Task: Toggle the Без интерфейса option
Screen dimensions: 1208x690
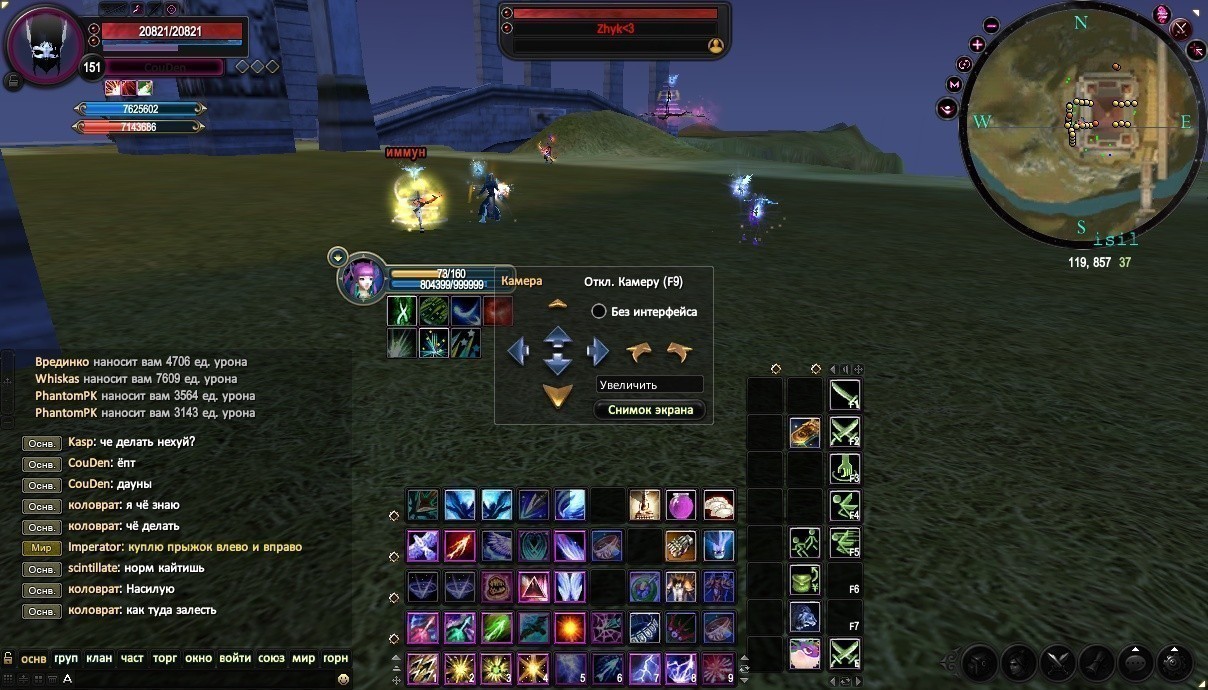Action: click(599, 312)
